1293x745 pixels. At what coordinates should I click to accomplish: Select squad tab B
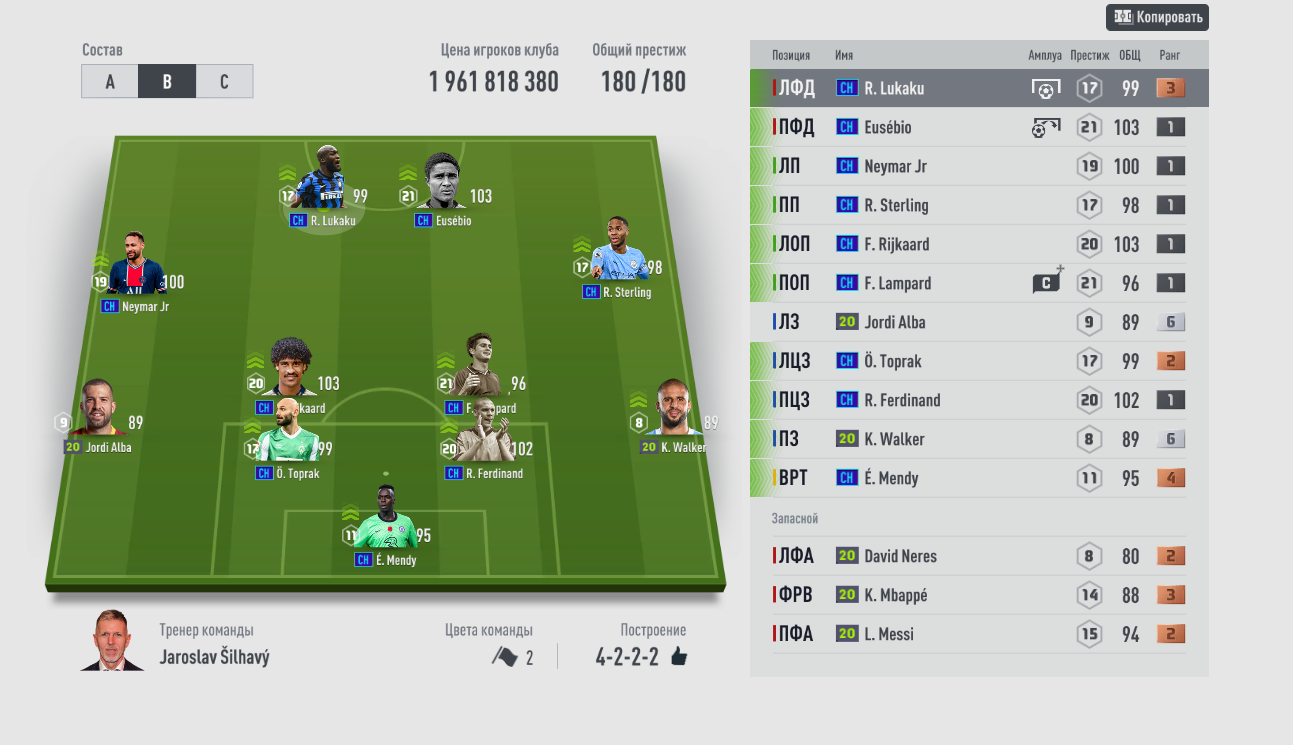point(167,82)
